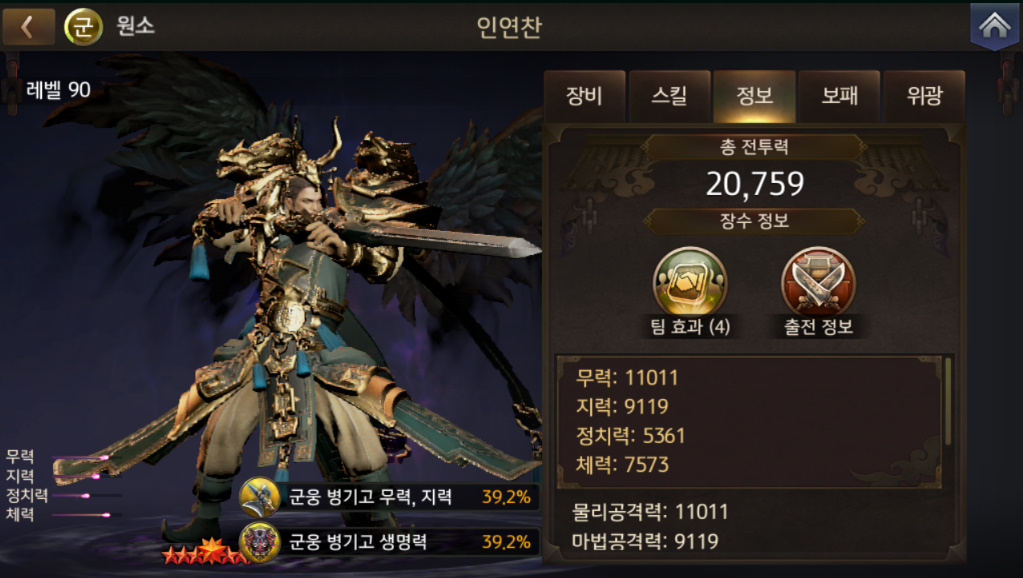
Task: Select the 정보 tab
Action: 754,97
